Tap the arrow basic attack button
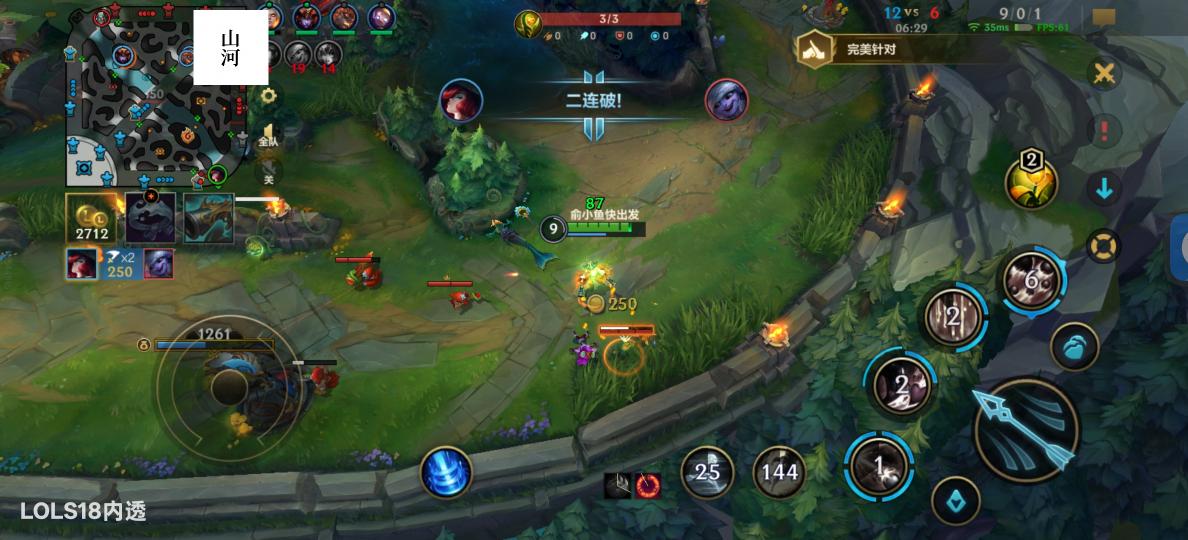 (1026, 430)
